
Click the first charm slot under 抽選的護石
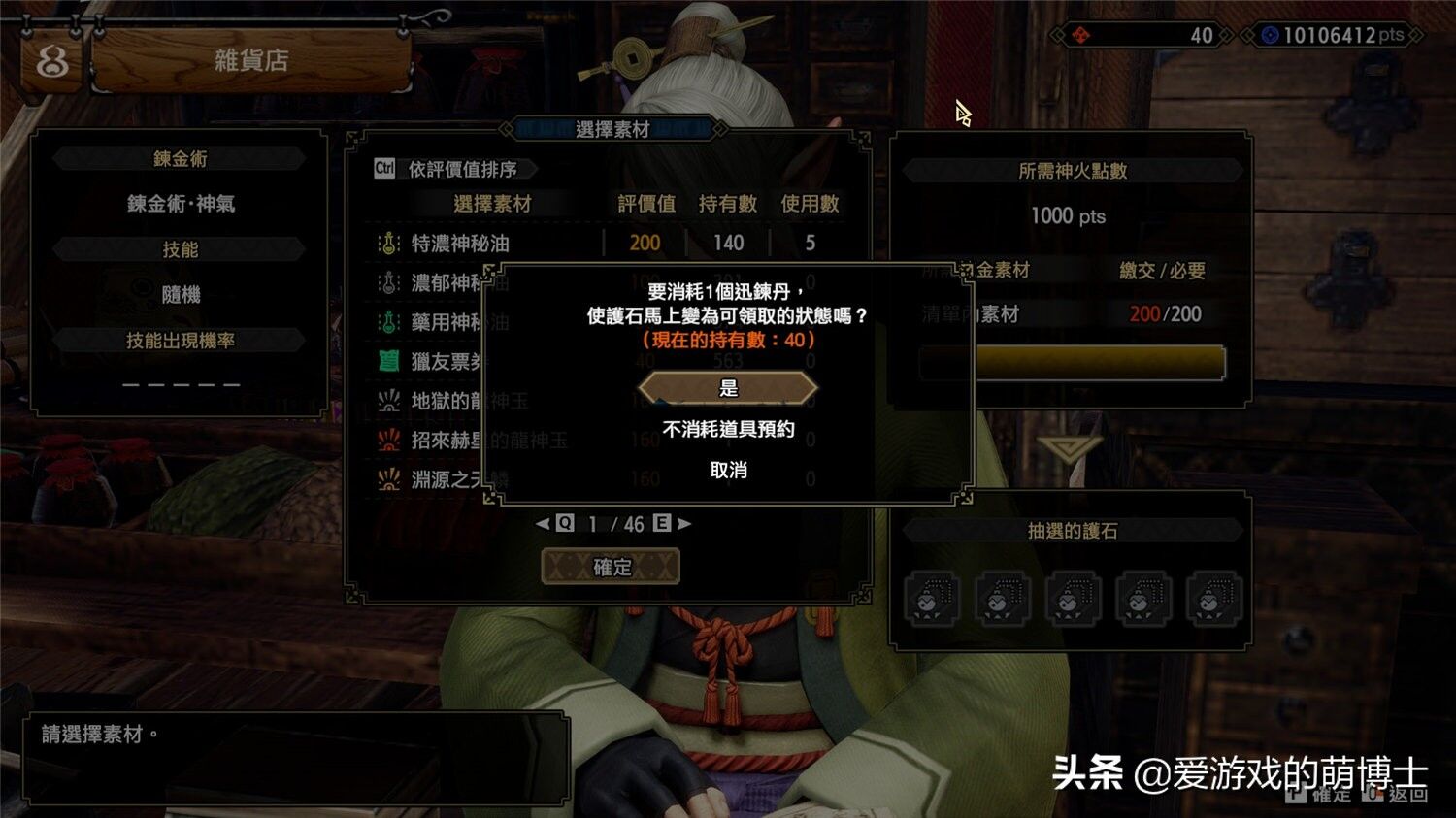click(x=932, y=600)
